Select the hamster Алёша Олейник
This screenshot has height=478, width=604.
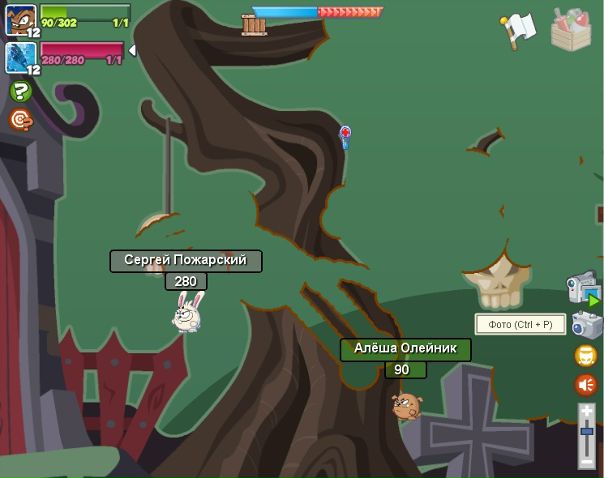click(x=406, y=404)
